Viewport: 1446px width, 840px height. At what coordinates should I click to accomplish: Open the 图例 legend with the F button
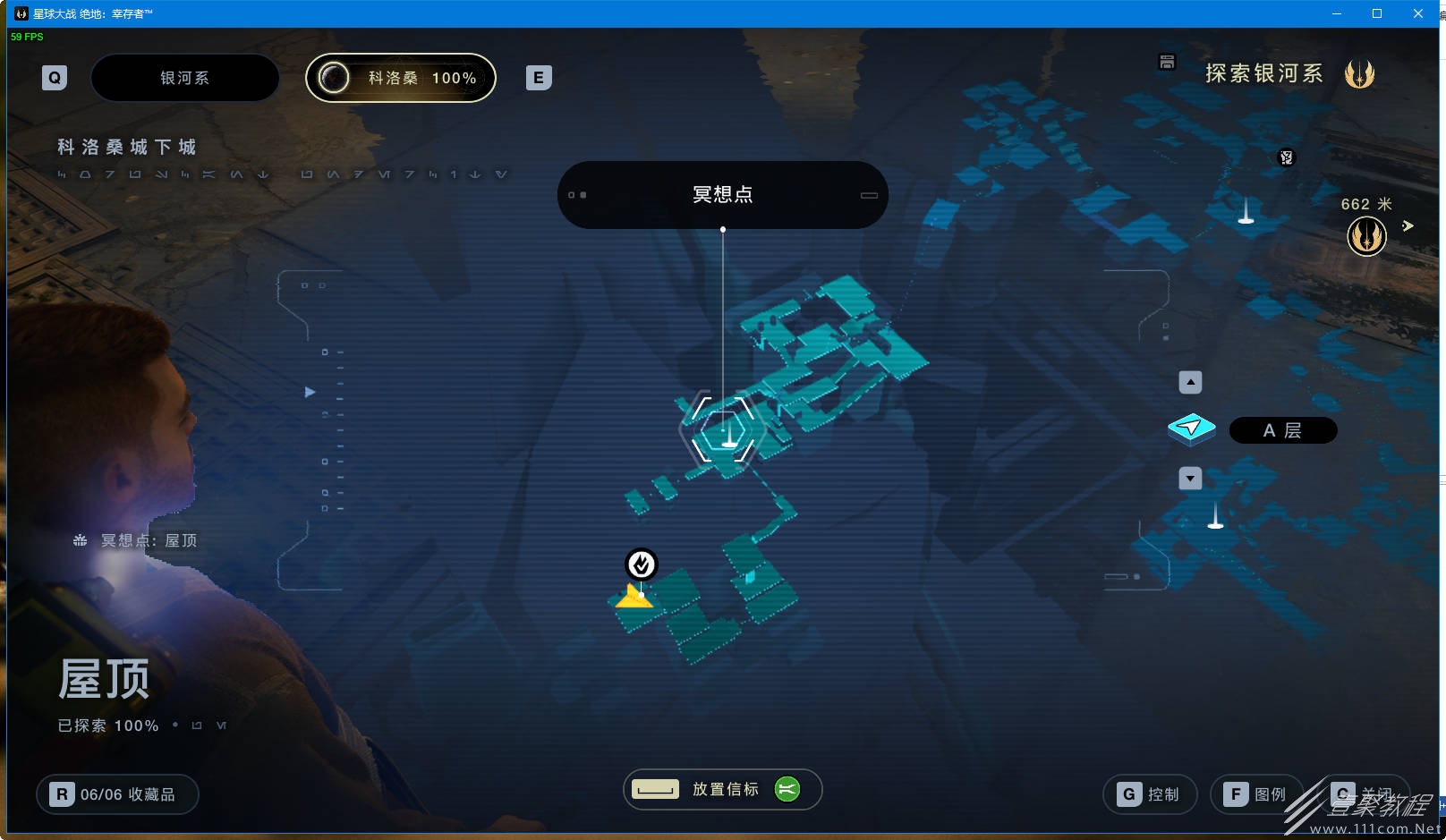[x=1256, y=793]
